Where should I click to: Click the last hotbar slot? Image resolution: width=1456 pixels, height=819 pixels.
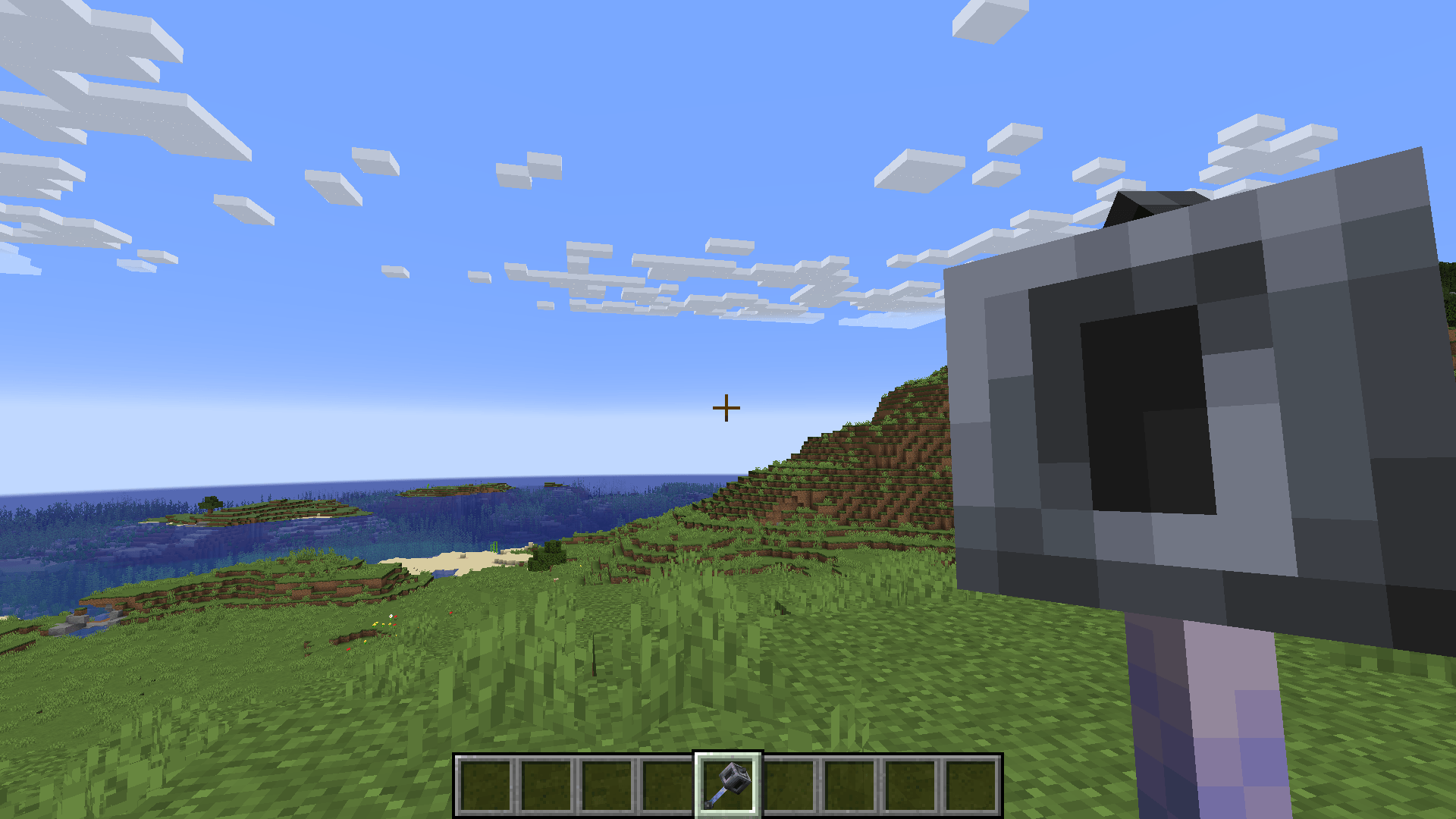(x=971, y=785)
